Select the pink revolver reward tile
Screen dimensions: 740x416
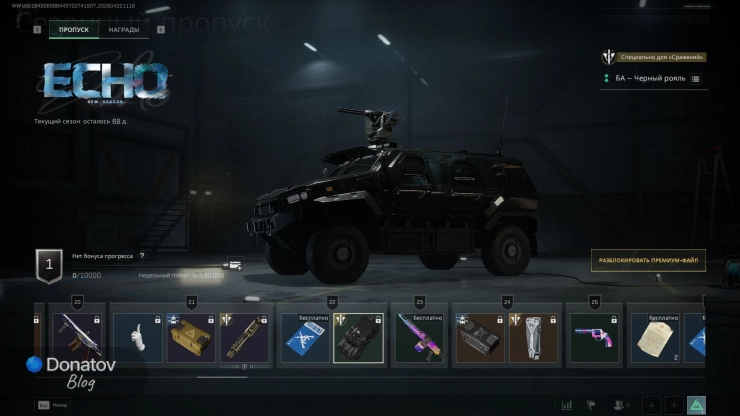tap(594, 338)
